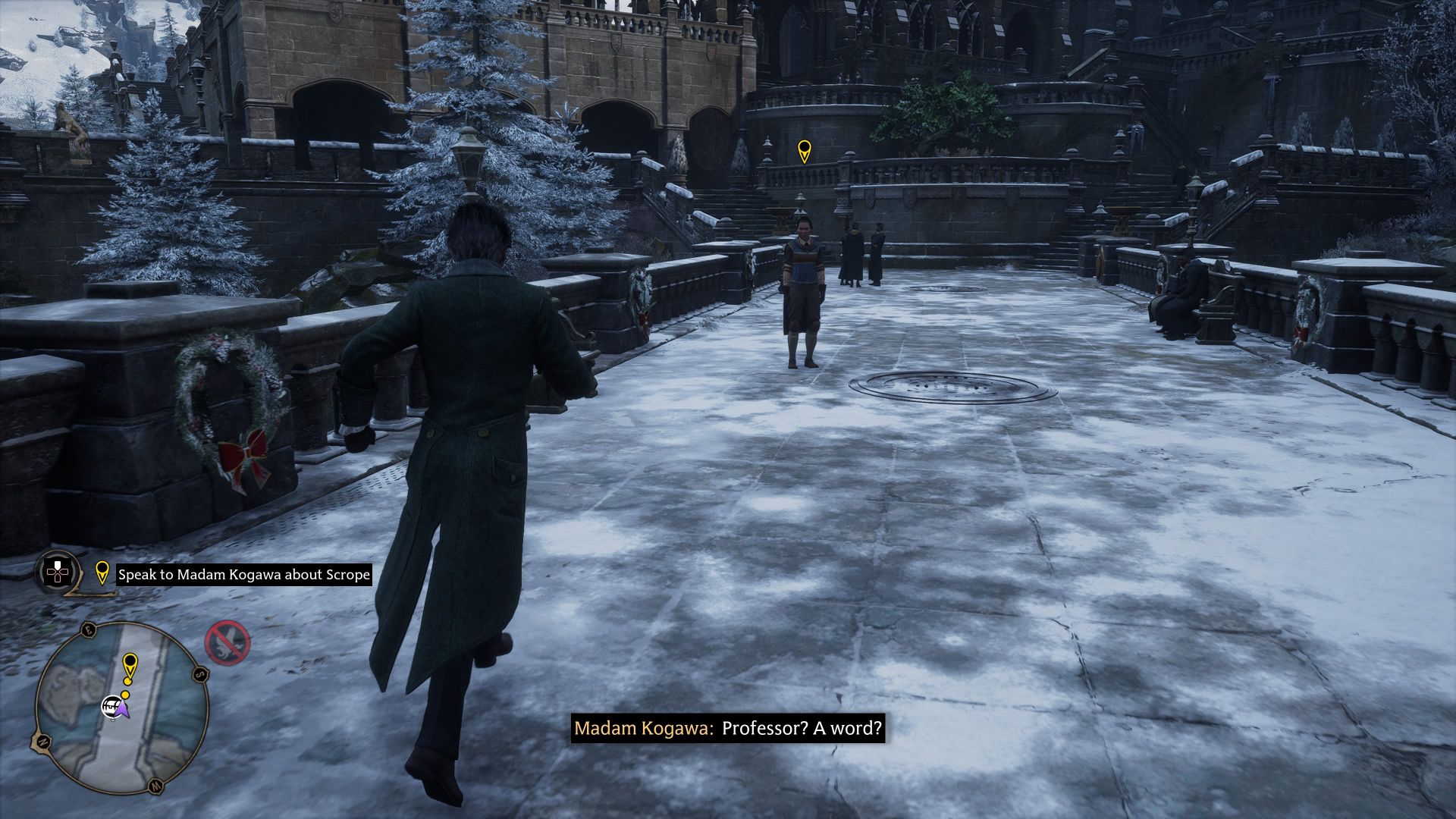Image resolution: width=1456 pixels, height=819 pixels.
Task: Click the N compass letter on the minimap
Action: (x=43, y=742)
